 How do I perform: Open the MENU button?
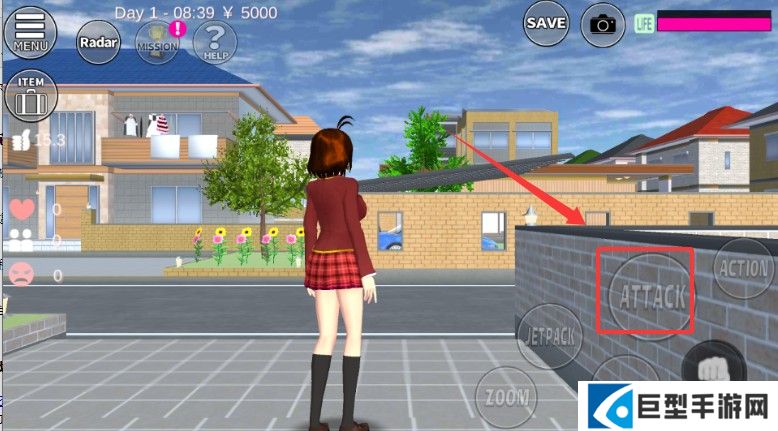tap(30, 30)
